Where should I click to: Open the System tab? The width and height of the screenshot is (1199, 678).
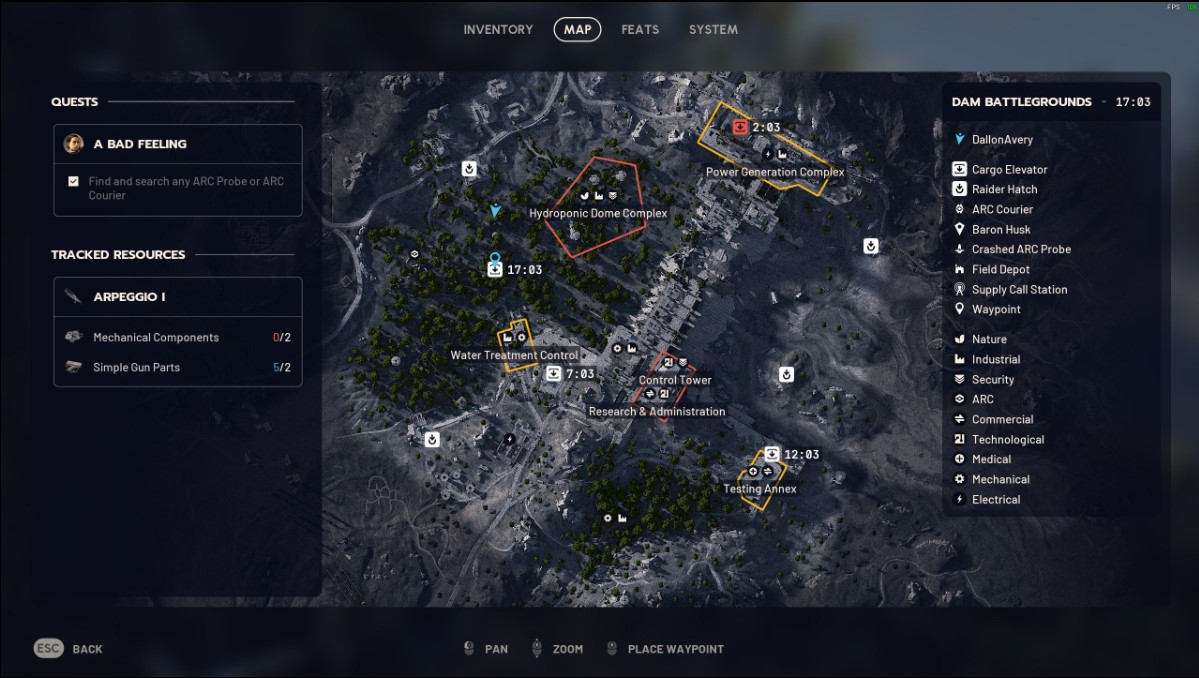tap(713, 30)
